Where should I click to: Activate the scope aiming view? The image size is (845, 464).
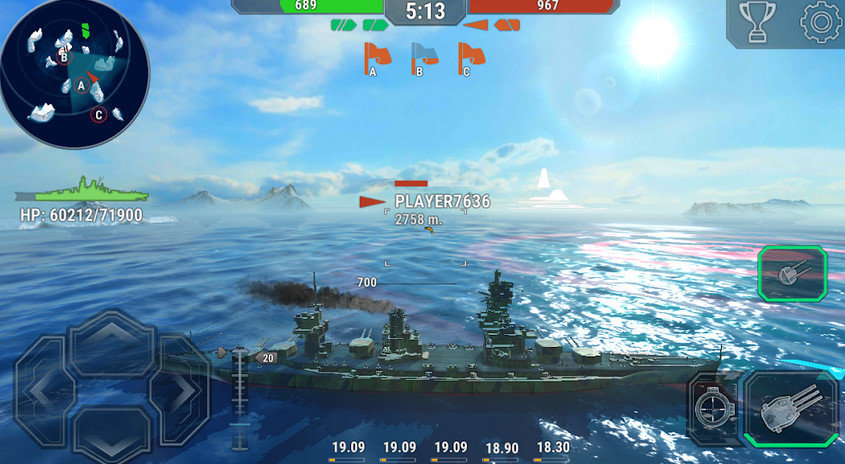(x=714, y=406)
